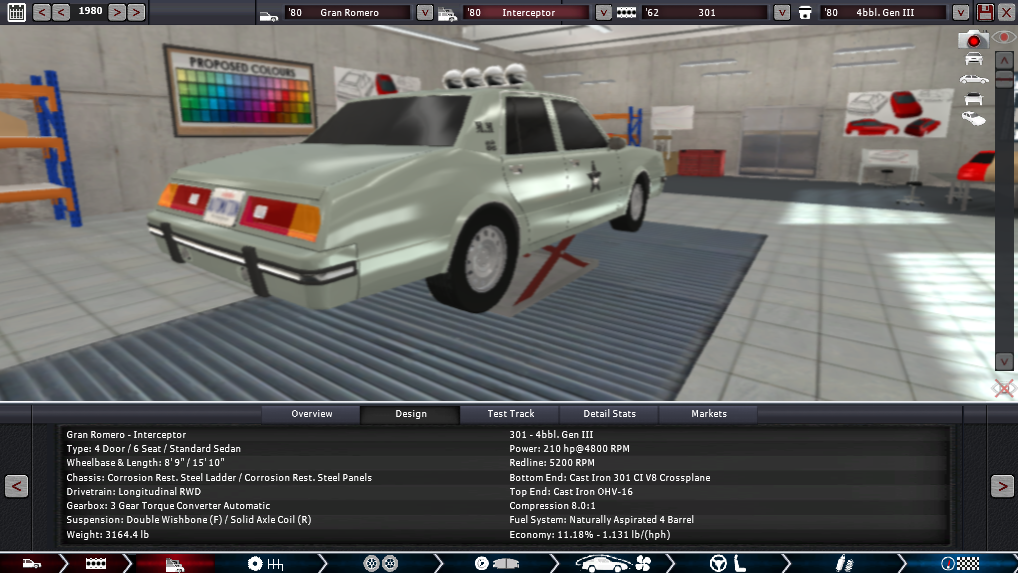Close the car designer with the X button
This screenshot has width=1018, height=573.
1005,13
